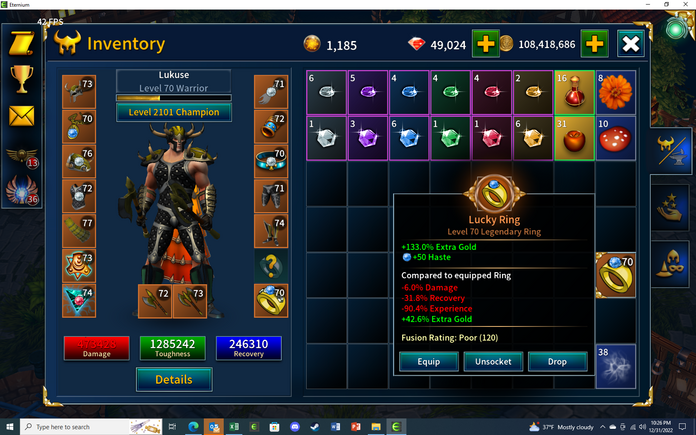The image size is (696, 435).
Task: Select the equipped ring slot level 70
Action: click(x=269, y=299)
